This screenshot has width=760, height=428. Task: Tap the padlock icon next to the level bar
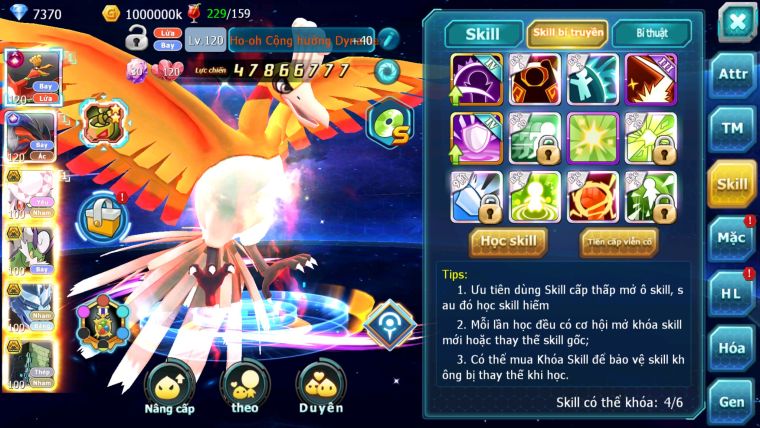click(x=136, y=39)
